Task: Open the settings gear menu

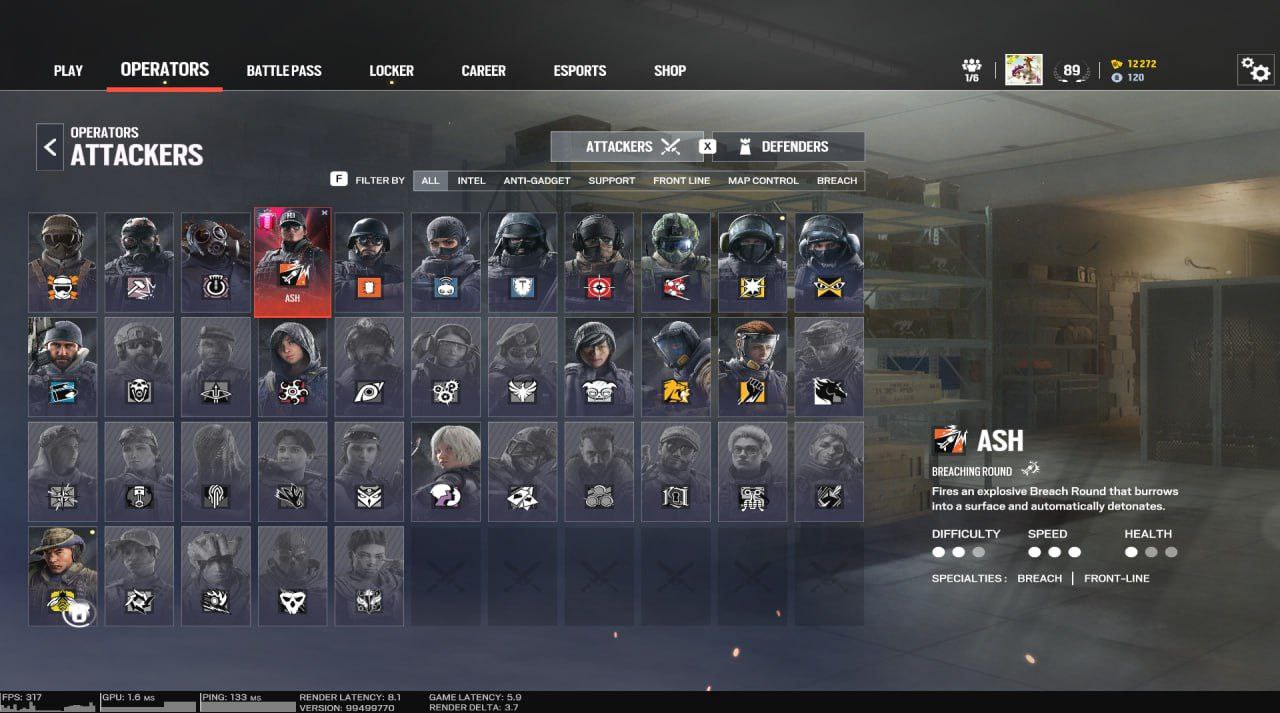Action: pos(1255,70)
